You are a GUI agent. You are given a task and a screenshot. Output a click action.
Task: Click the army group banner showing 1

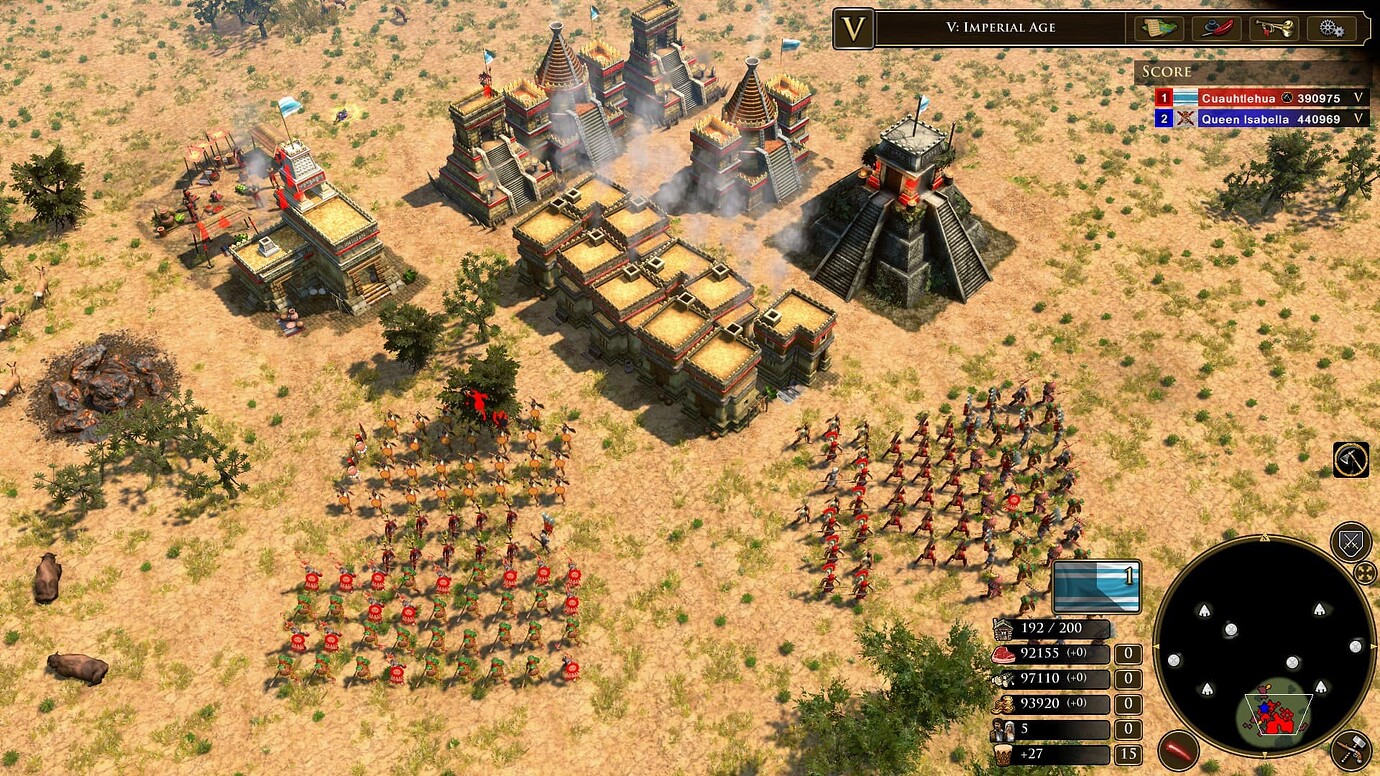(1098, 588)
